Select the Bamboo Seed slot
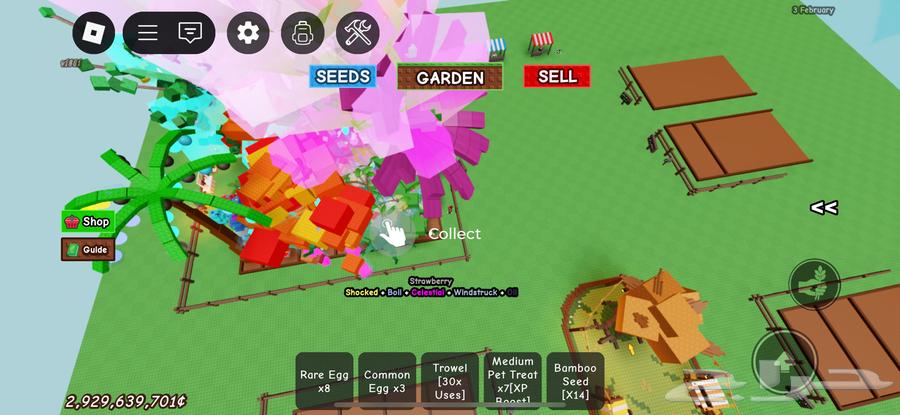The width and height of the screenshot is (900, 415). (575, 381)
